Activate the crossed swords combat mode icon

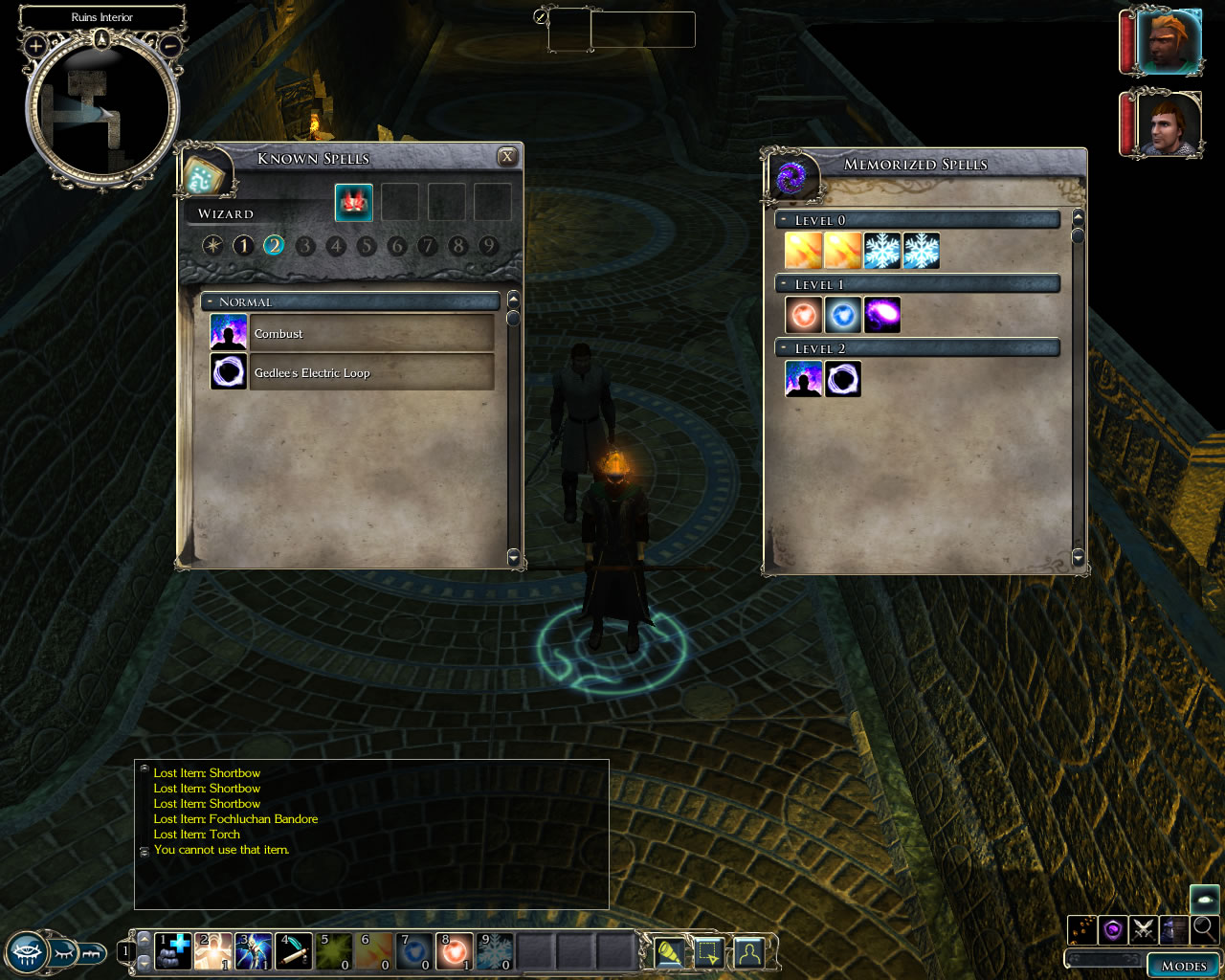[1143, 928]
